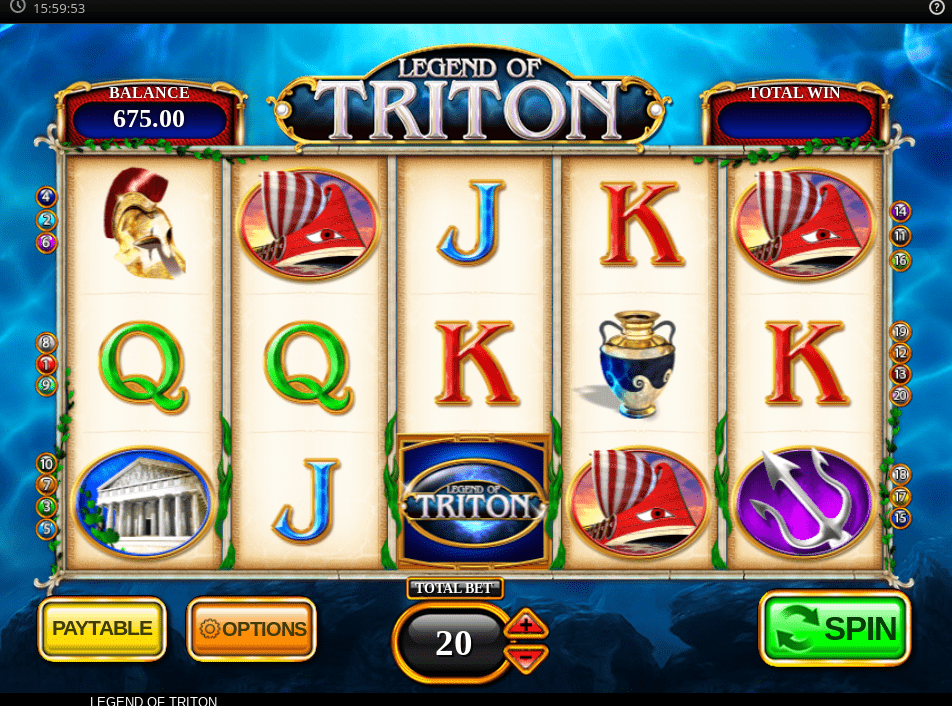Viewport: 952px width, 706px height.
Task: Spin the reels
Action: [x=835, y=629]
